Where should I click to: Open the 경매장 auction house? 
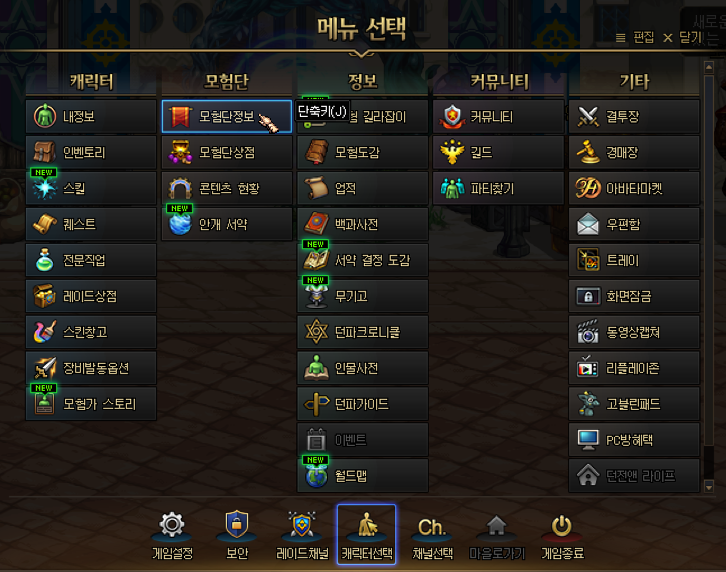coord(634,152)
